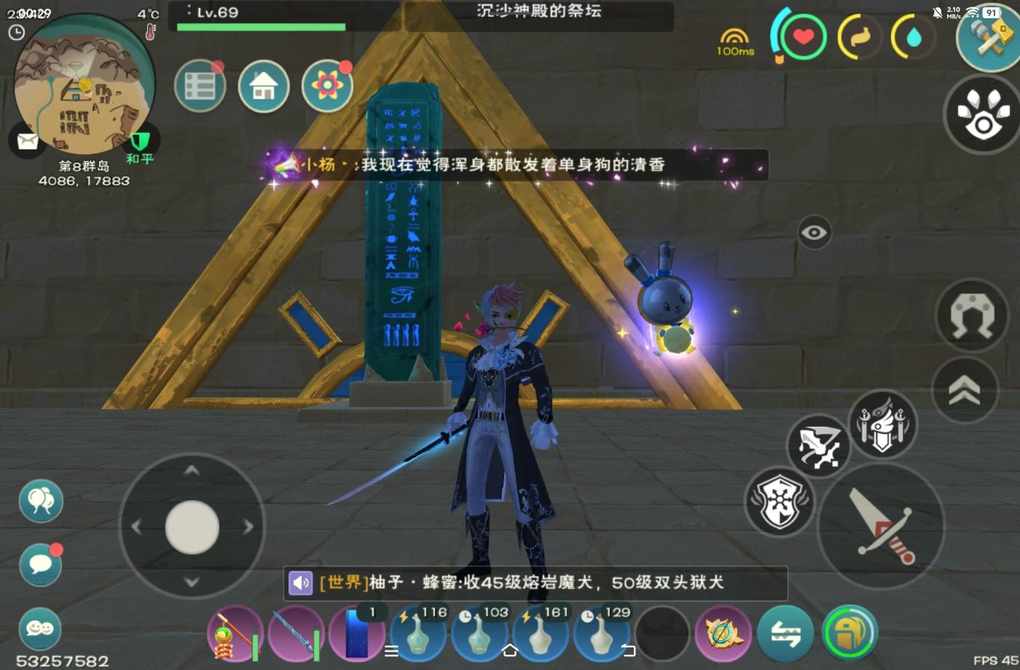
Task: Open the flower-shaped events icon
Action: tap(327, 87)
